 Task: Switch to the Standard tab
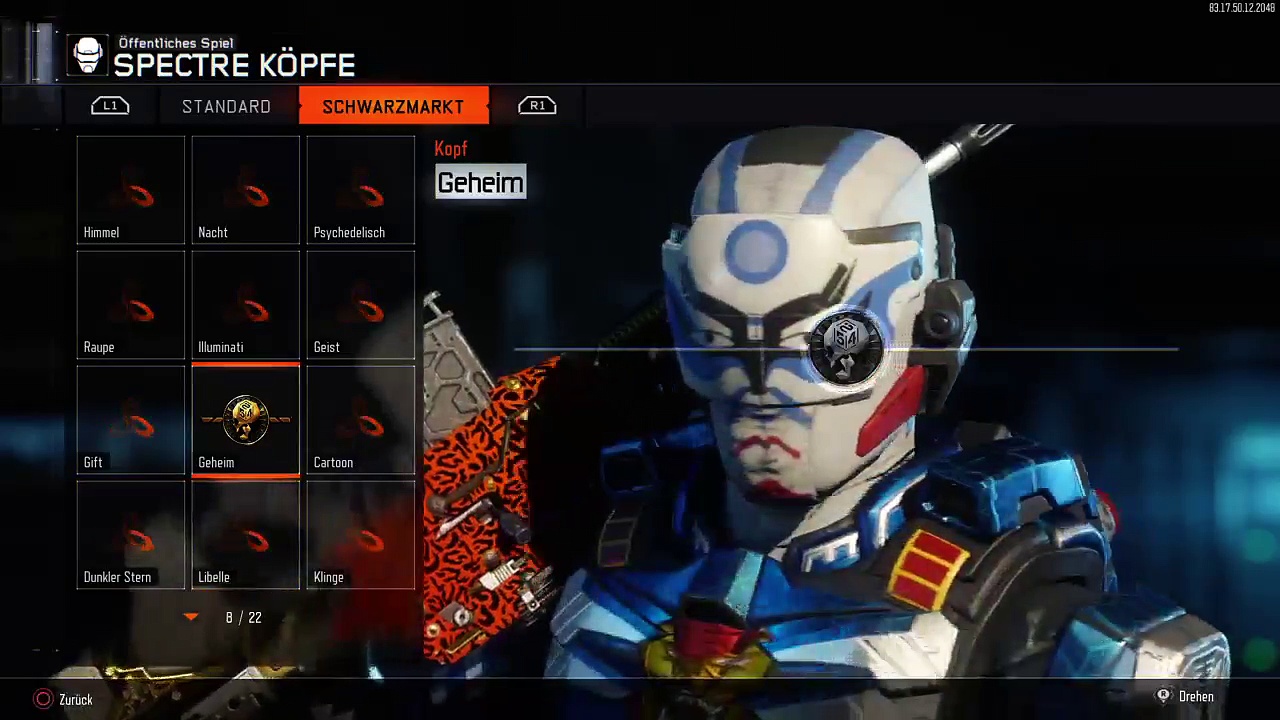[226, 106]
